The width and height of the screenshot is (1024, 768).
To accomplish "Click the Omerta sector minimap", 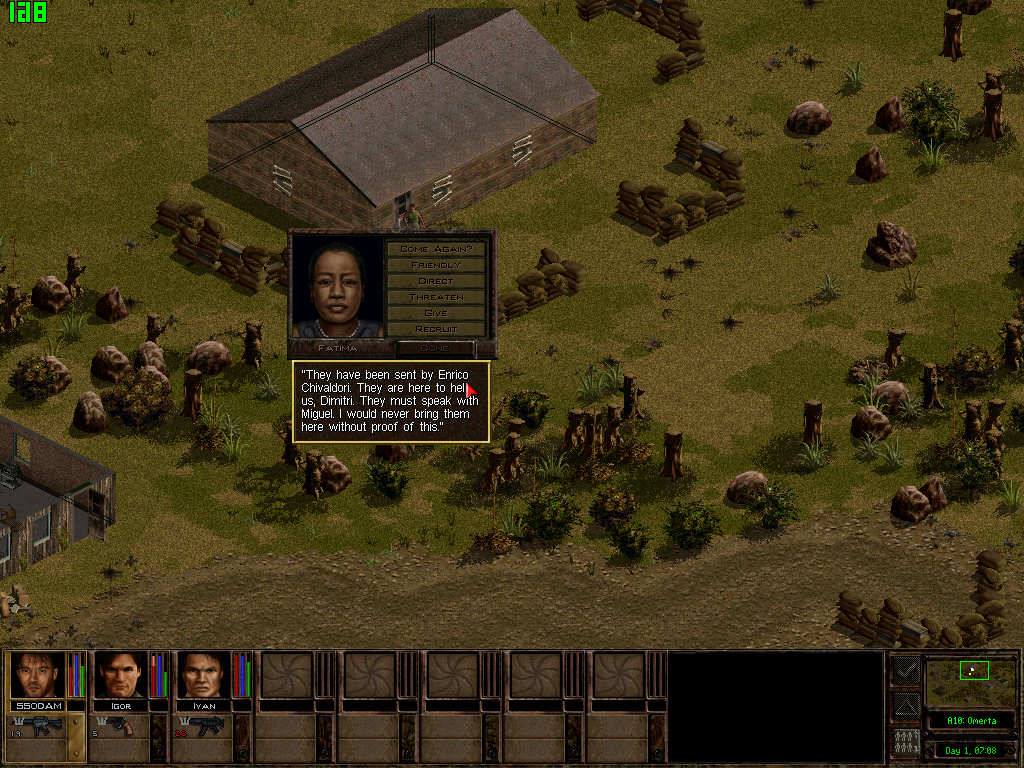I will click(969, 680).
